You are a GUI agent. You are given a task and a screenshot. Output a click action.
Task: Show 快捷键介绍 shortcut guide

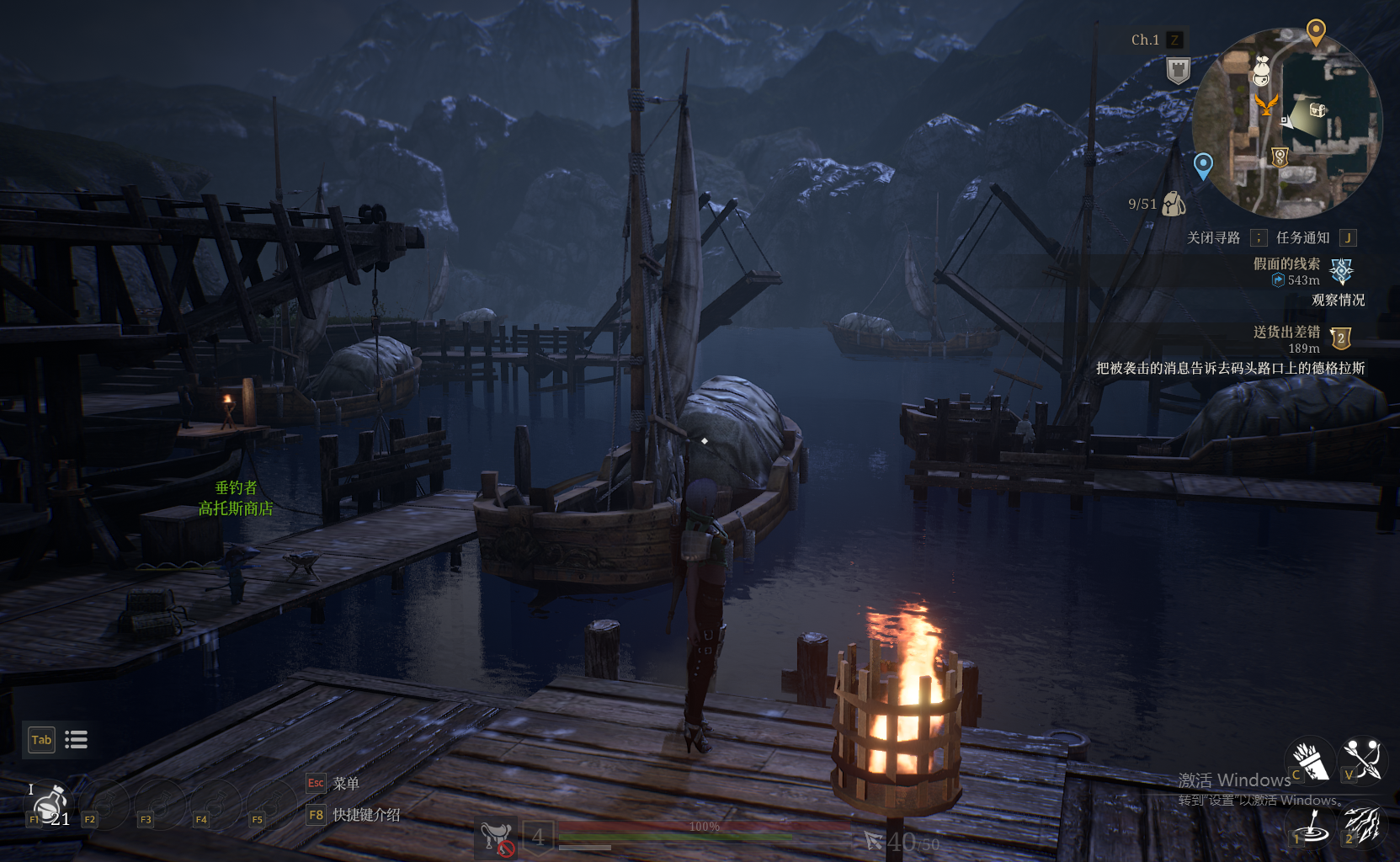(365, 815)
